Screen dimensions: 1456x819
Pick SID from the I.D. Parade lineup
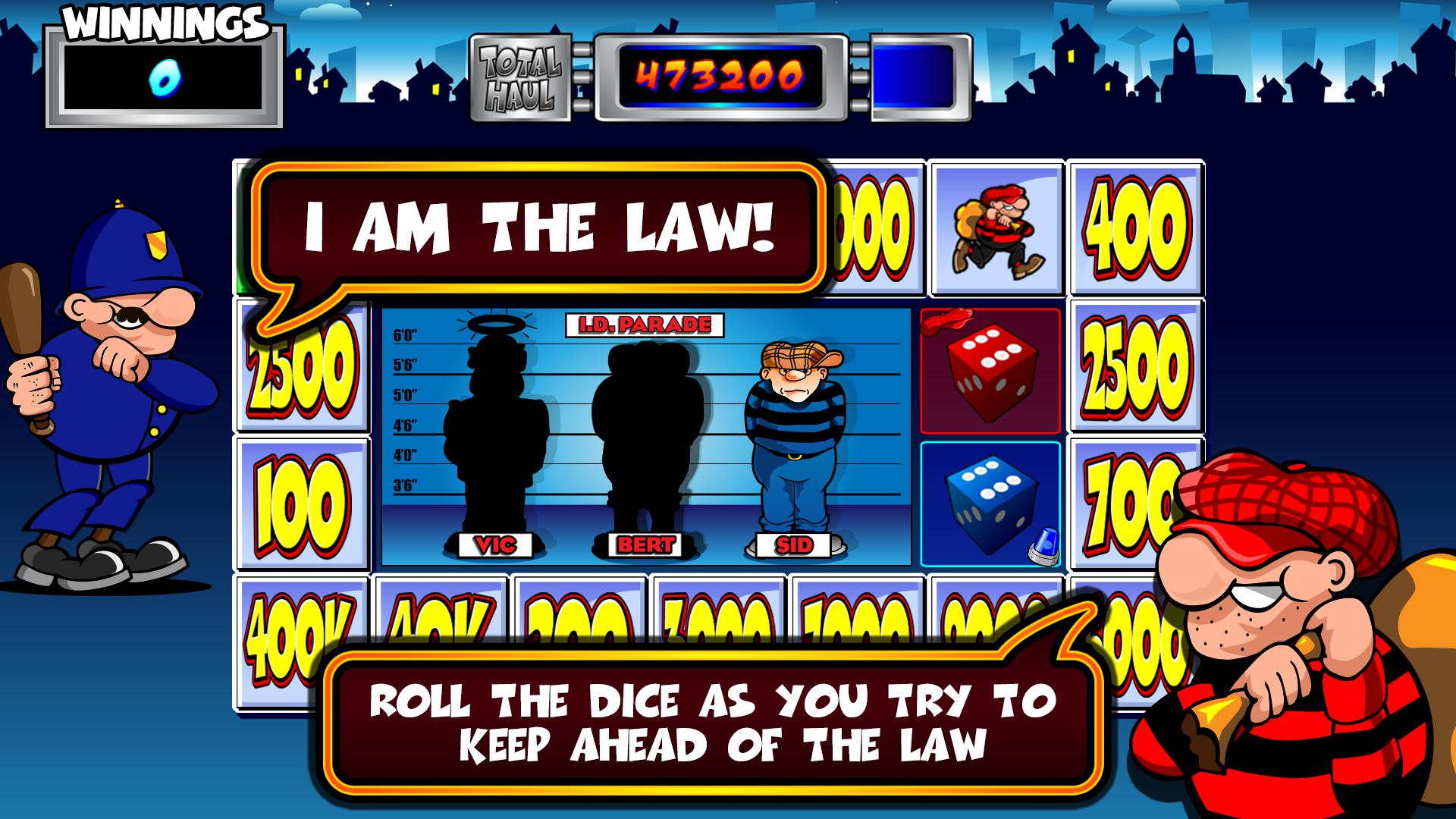(794, 440)
